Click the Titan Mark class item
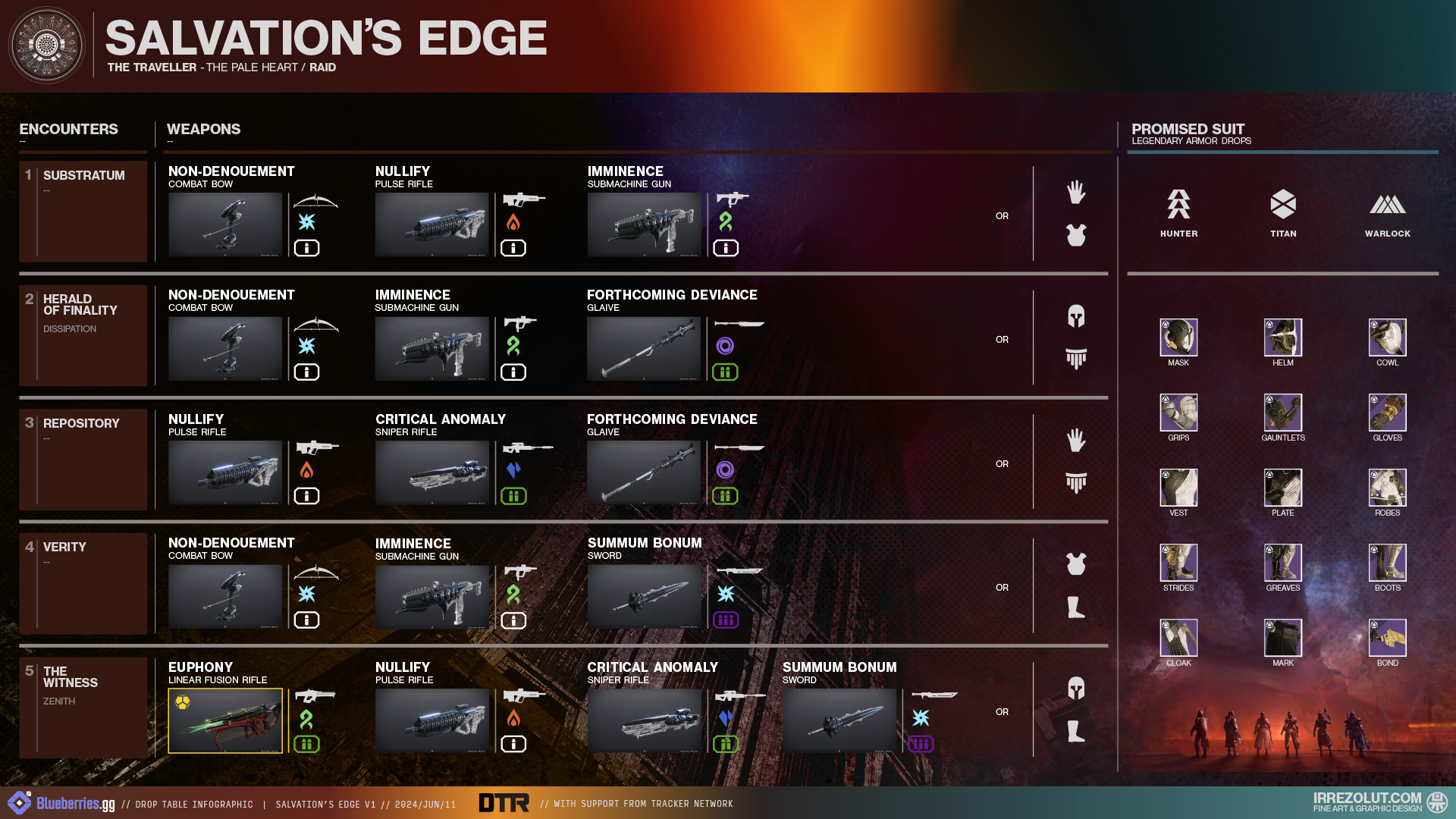The height and width of the screenshot is (819, 1456). (x=1283, y=638)
